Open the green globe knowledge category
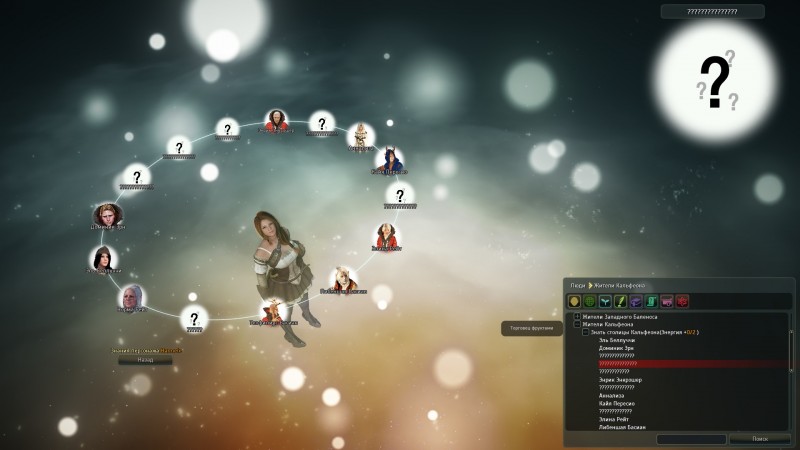This screenshot has height=450, width=800. tap(590, 301)
